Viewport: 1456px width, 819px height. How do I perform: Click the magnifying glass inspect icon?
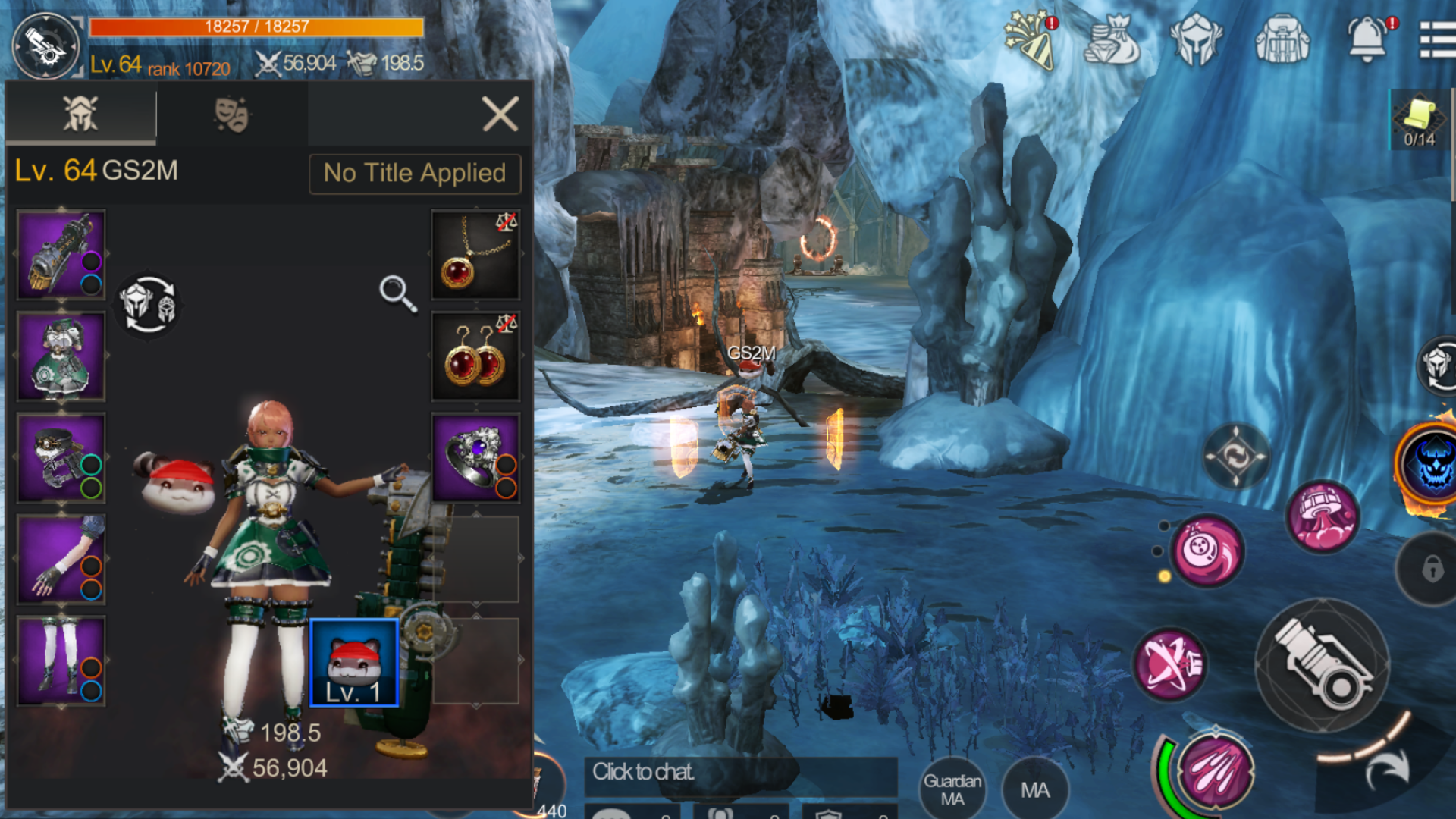tap(397, 293)
